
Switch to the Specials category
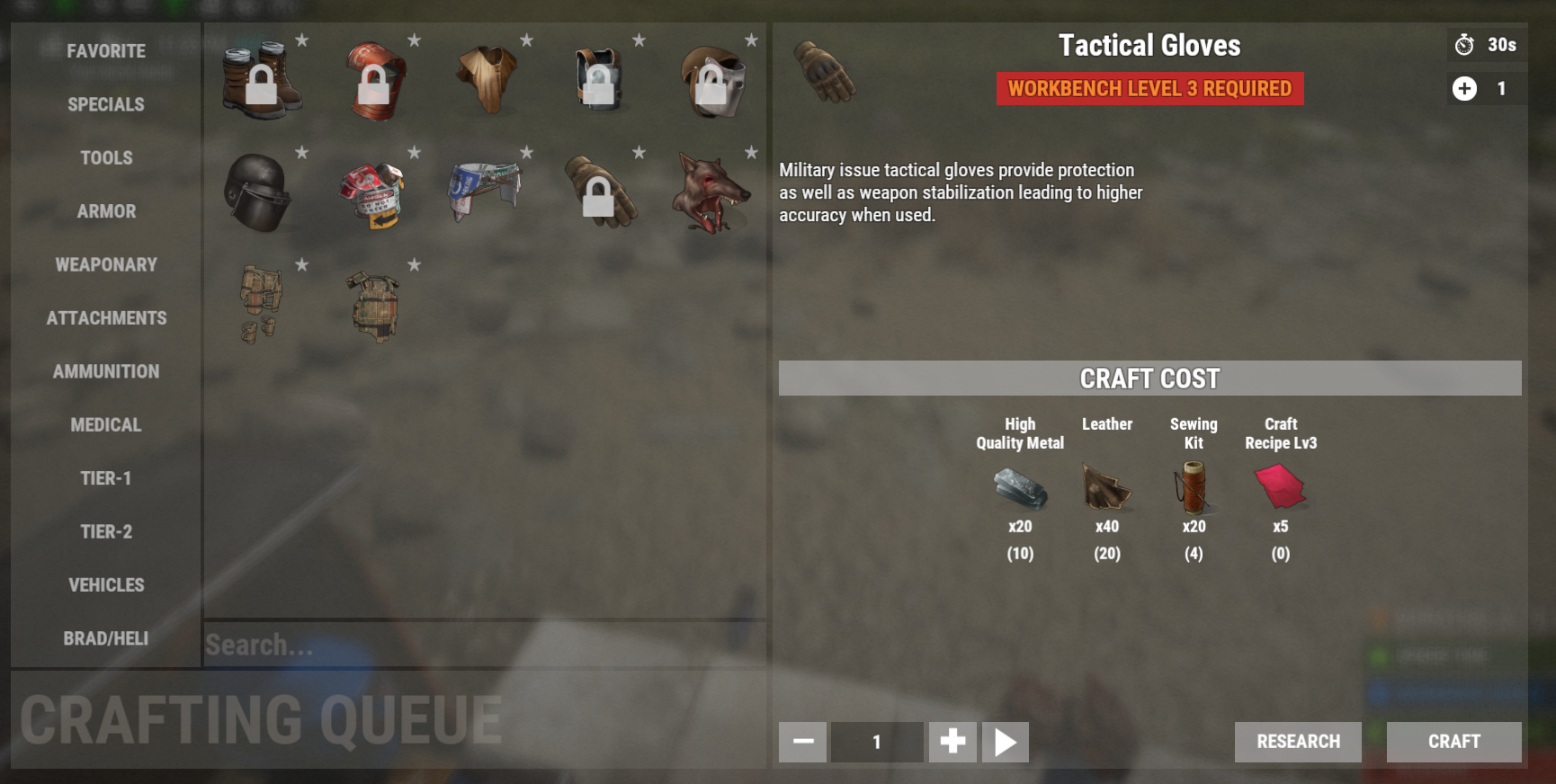point(106,104)
